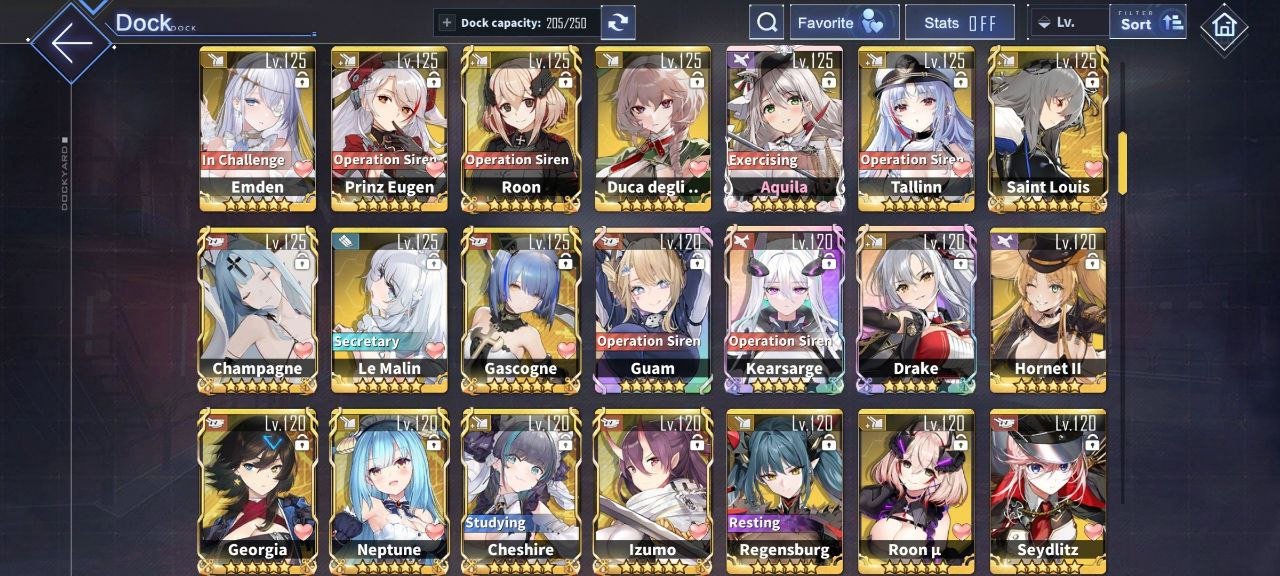Open the Georgia ship card
Screen dimensions: 1280x576
pos(258,490)
